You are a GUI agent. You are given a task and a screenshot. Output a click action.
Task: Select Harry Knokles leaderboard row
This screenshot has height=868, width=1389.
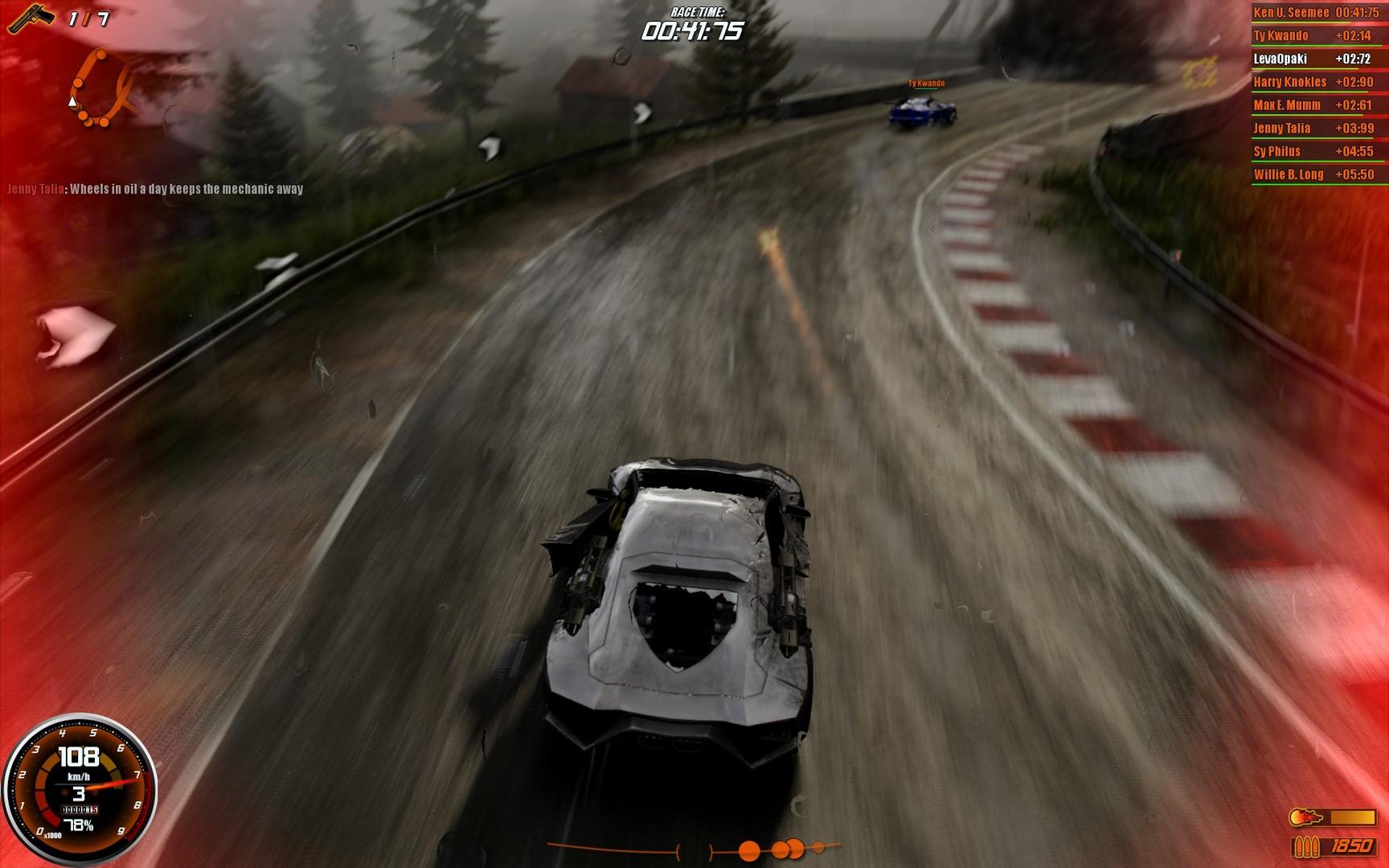(1316, 82)
